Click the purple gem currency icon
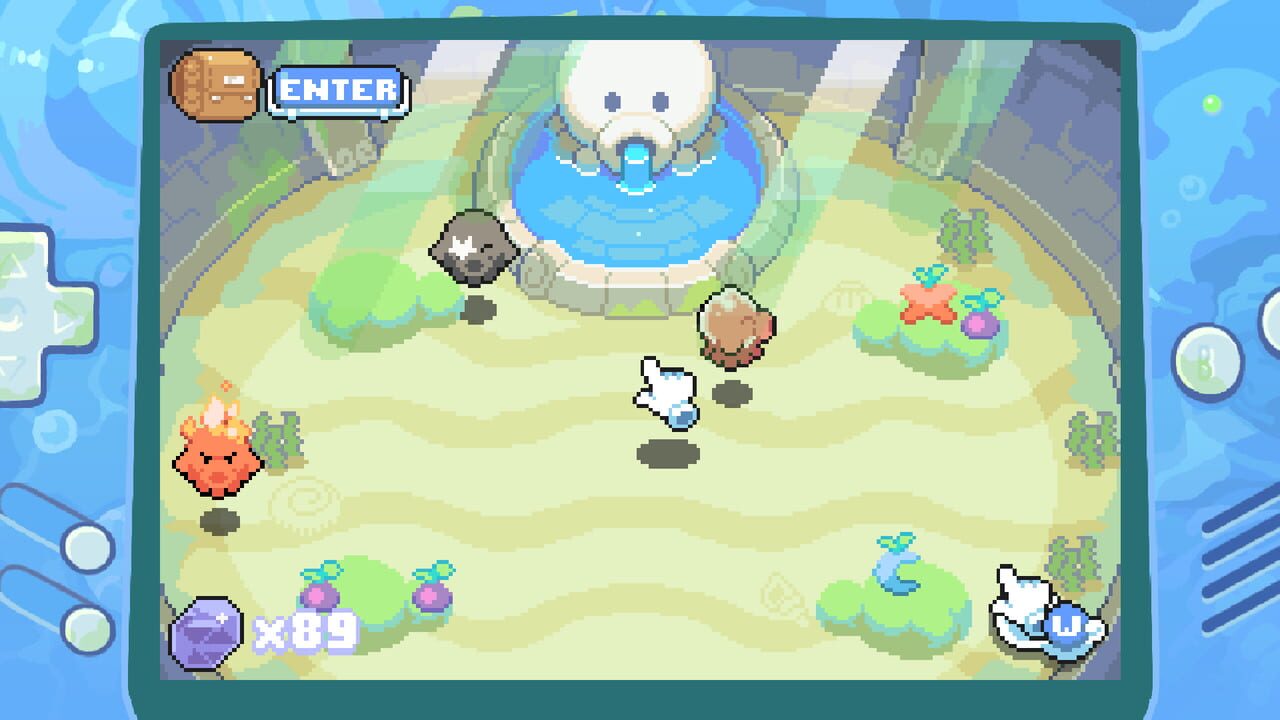 coord(207,630)
